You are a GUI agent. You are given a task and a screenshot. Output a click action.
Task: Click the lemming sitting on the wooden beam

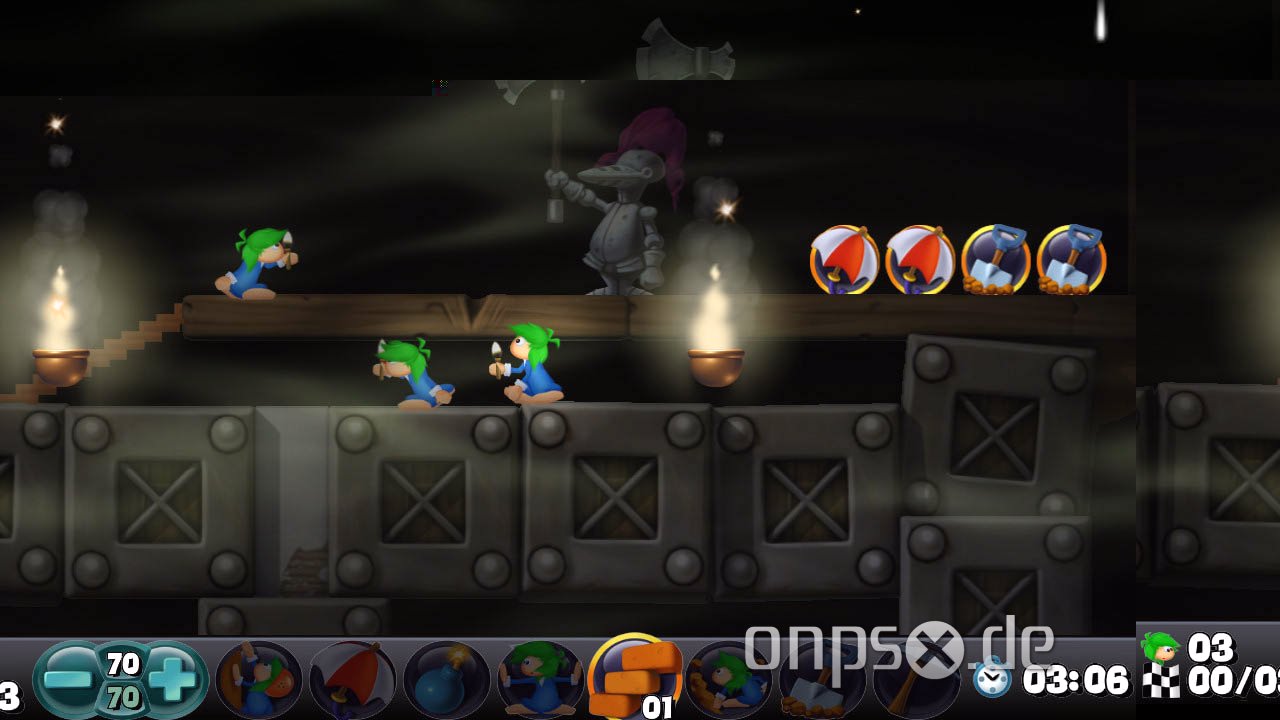click(x=255, y=262)
